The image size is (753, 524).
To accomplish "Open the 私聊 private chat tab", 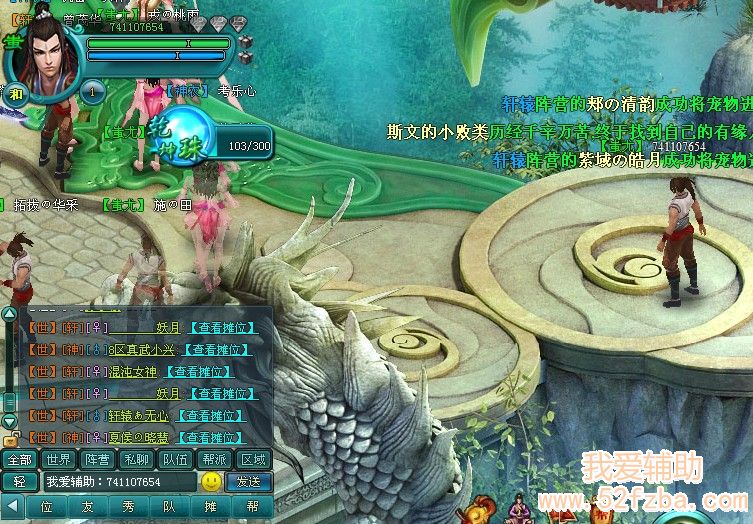I will pos(136,460).
